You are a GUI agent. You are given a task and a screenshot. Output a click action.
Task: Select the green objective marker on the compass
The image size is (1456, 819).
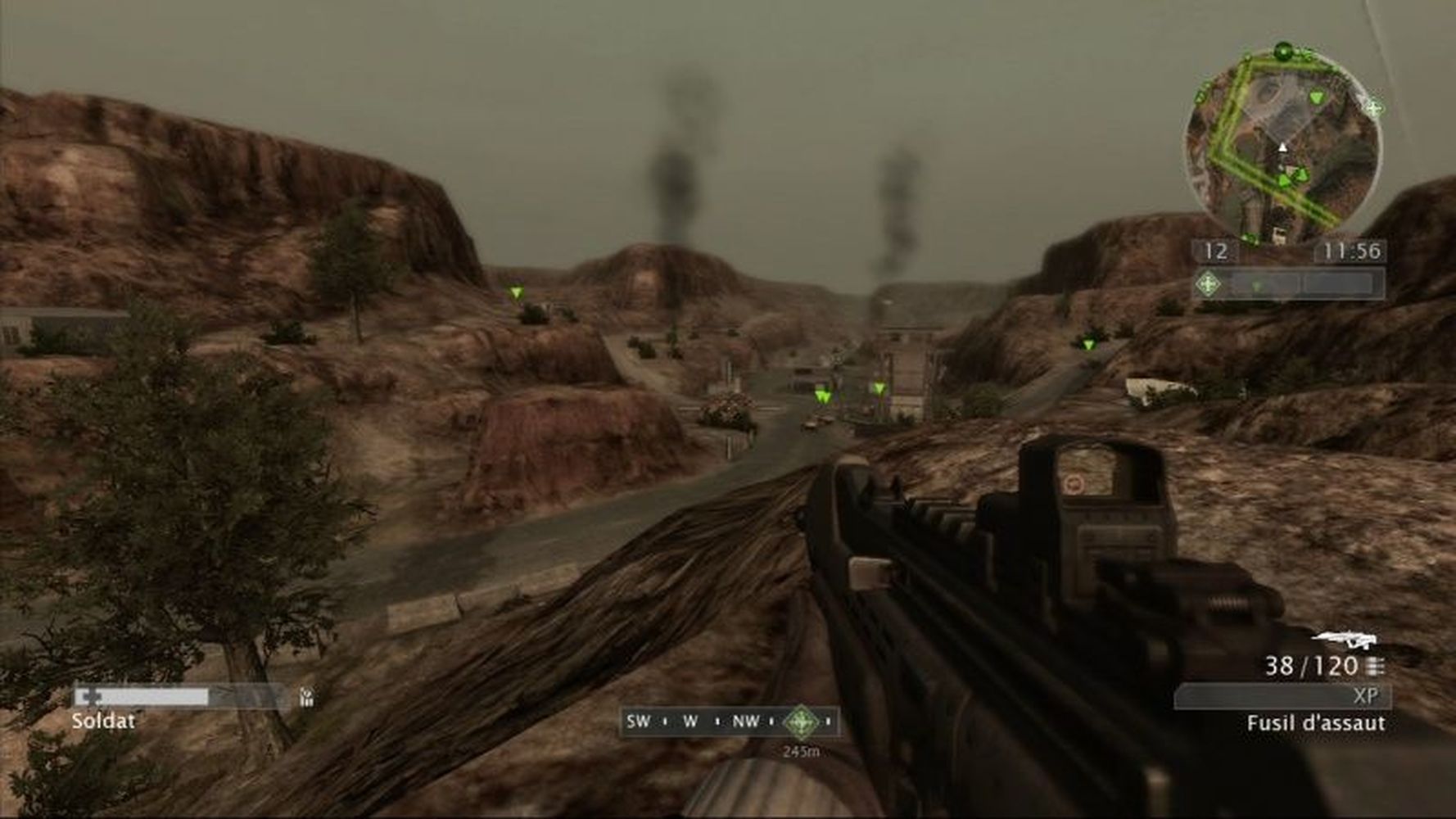800,722
